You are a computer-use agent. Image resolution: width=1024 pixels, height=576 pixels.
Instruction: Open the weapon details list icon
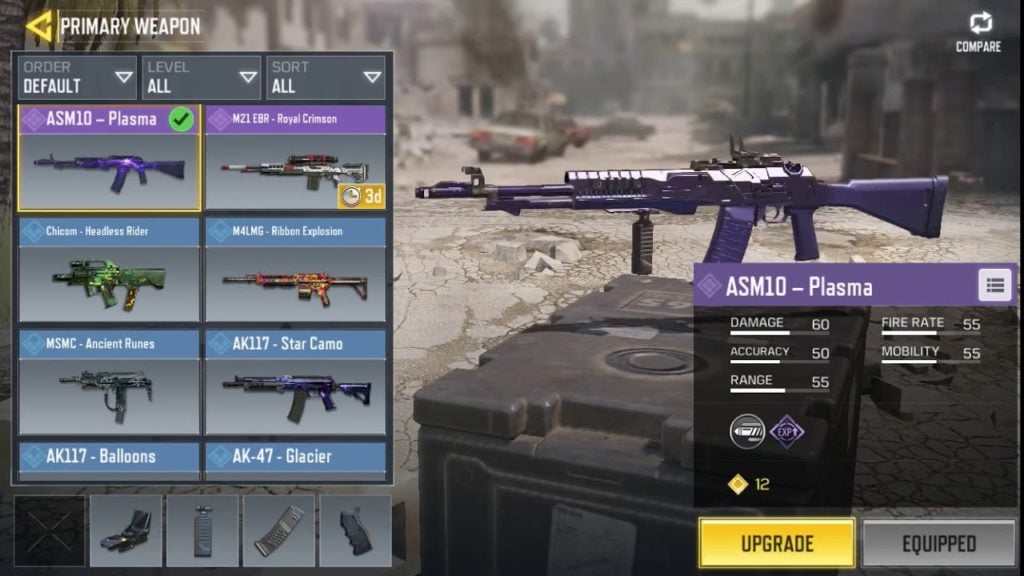coord(994,286)
